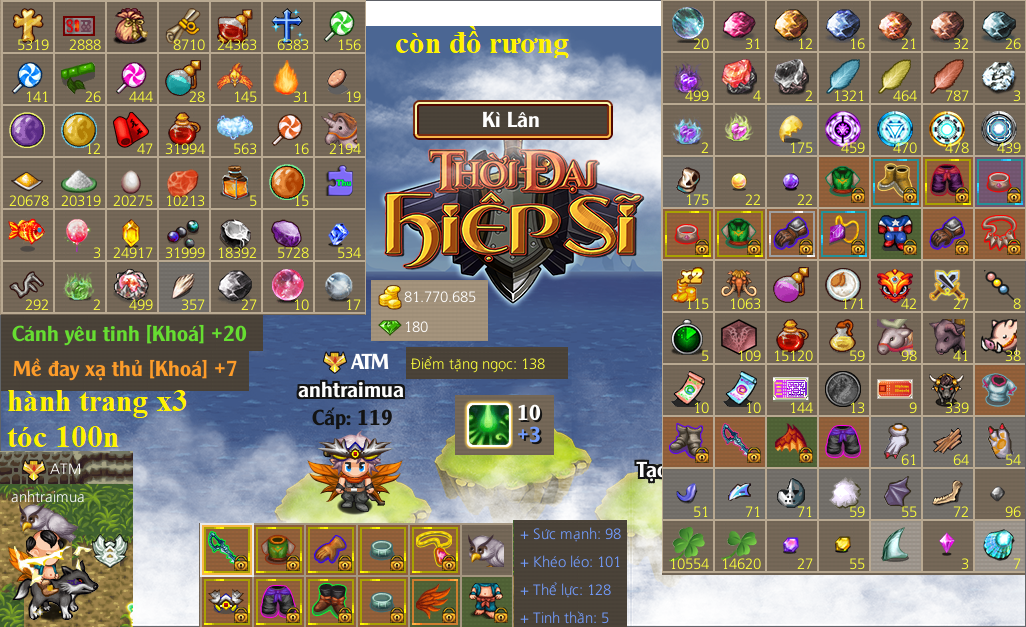1026x627 pixels.
Task: Select the Kì Lân server button
Action: pyautogui.click(x=512, y=120)
